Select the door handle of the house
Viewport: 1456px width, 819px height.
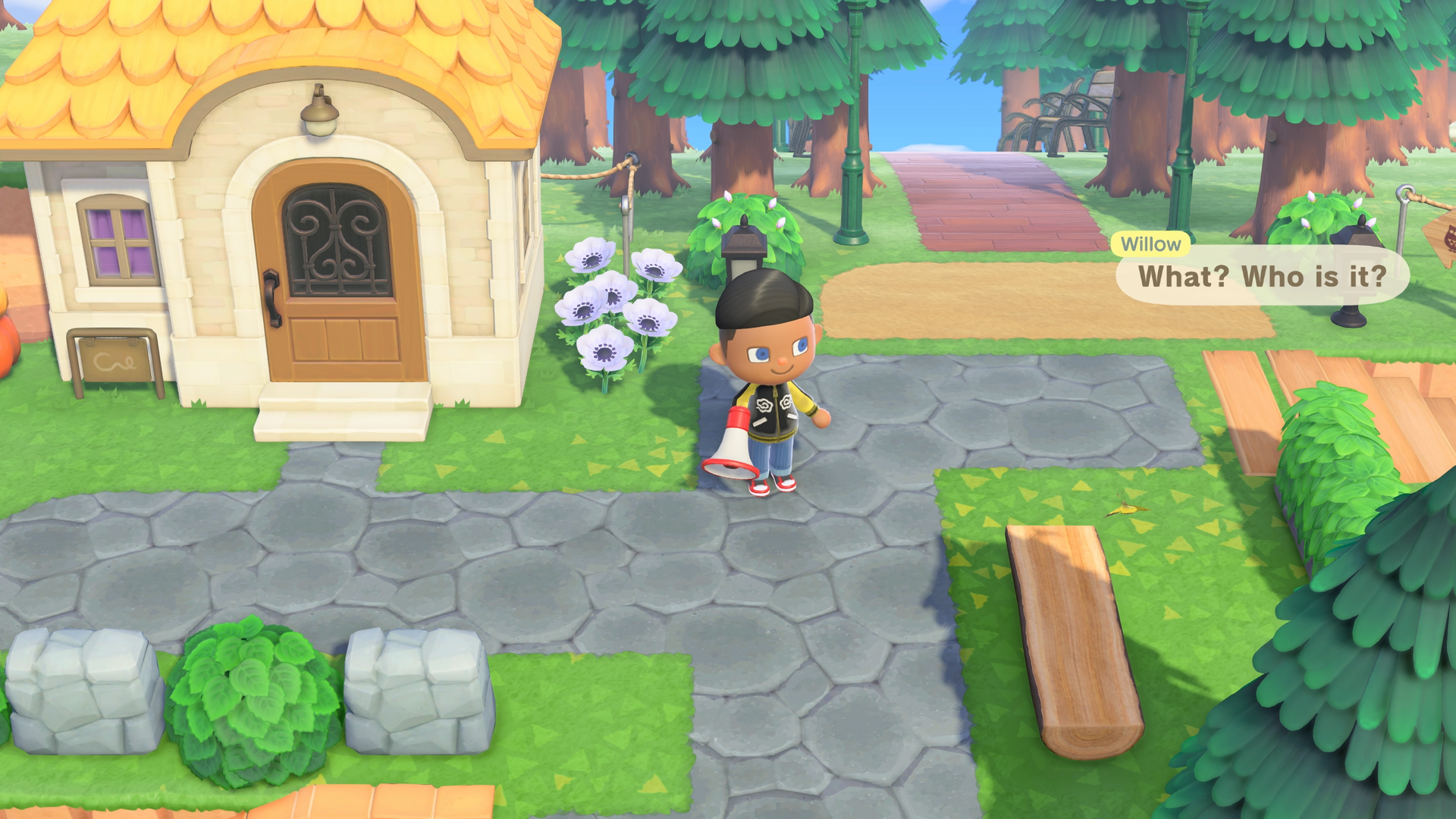tap(273, 296)
